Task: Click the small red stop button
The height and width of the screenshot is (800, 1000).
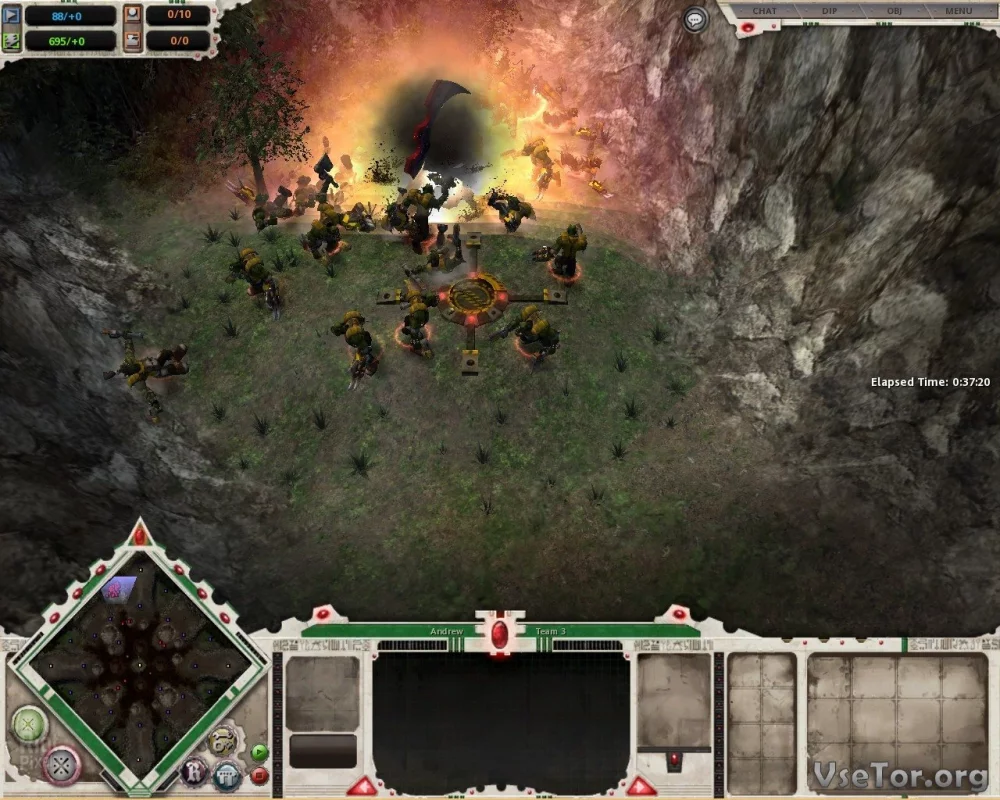Action: pyautogui.click(x=259, y=774)
